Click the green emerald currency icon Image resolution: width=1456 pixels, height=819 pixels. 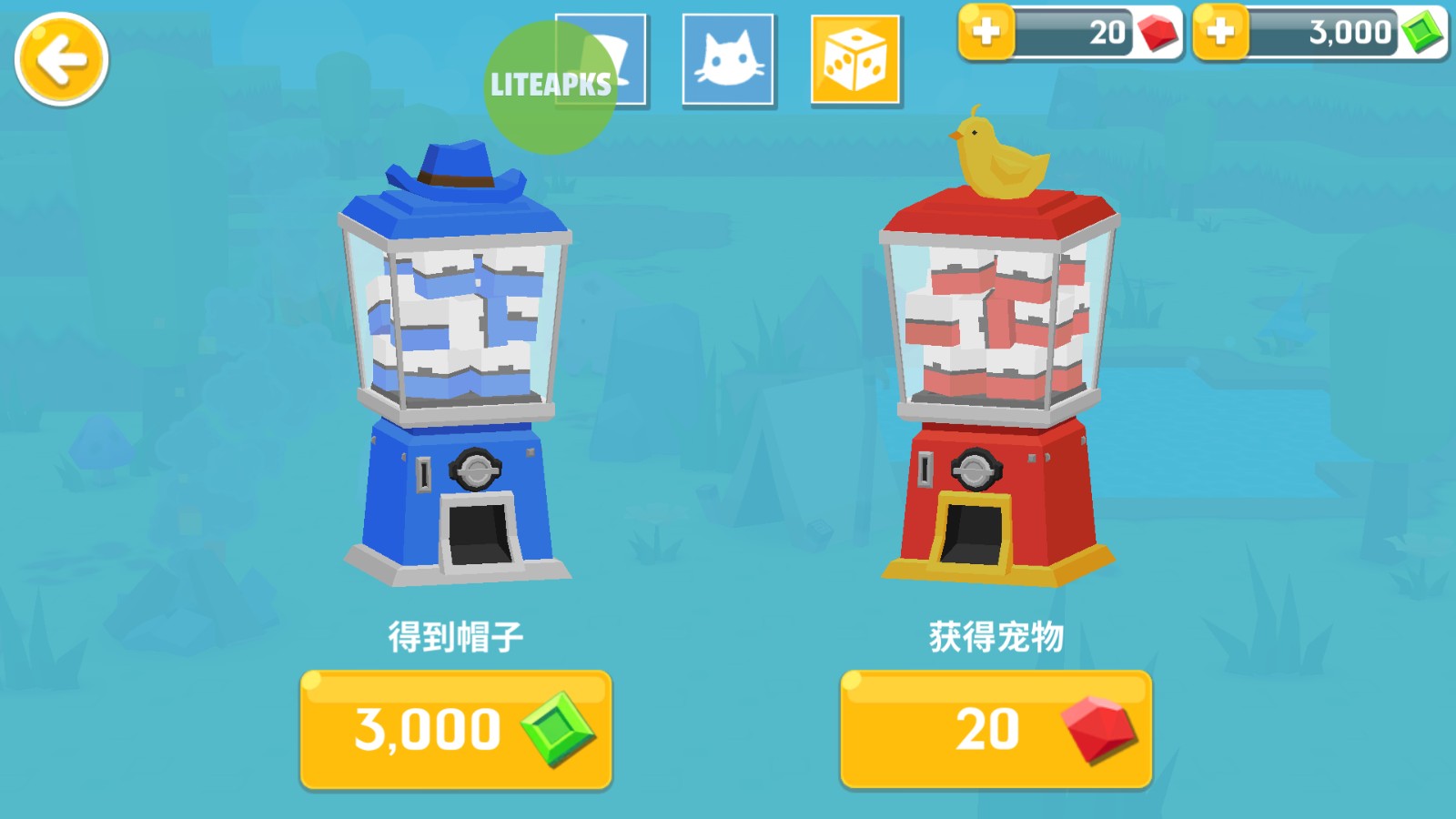coord(1416,33)
